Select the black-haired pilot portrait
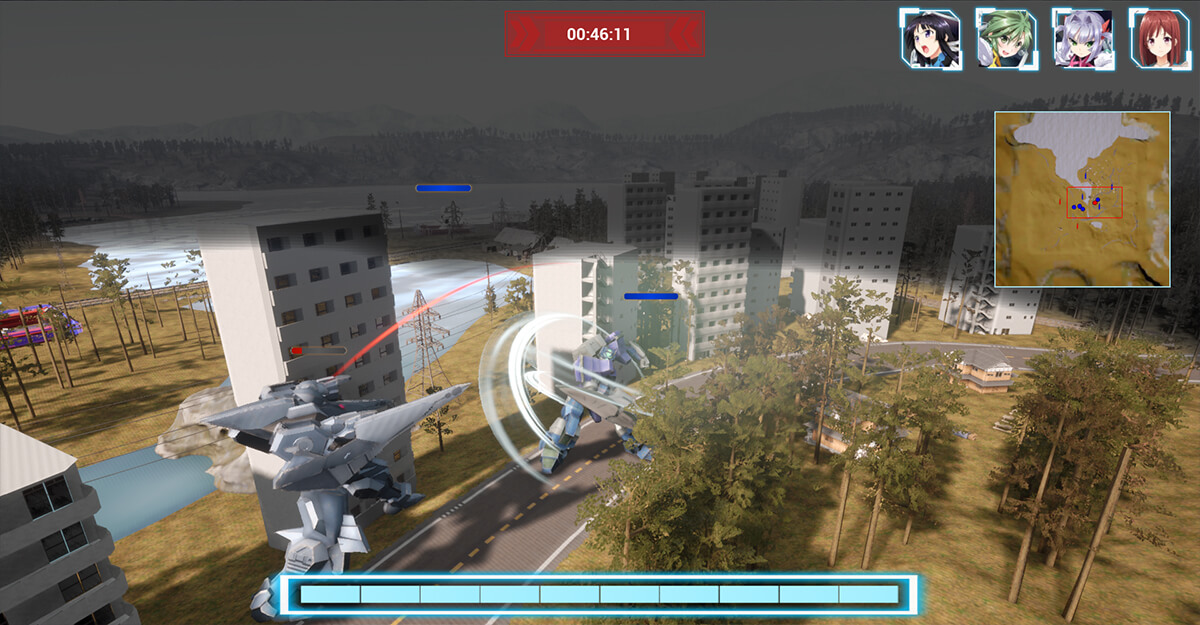This screenshot has width=1200, height=625. point(930,39)
